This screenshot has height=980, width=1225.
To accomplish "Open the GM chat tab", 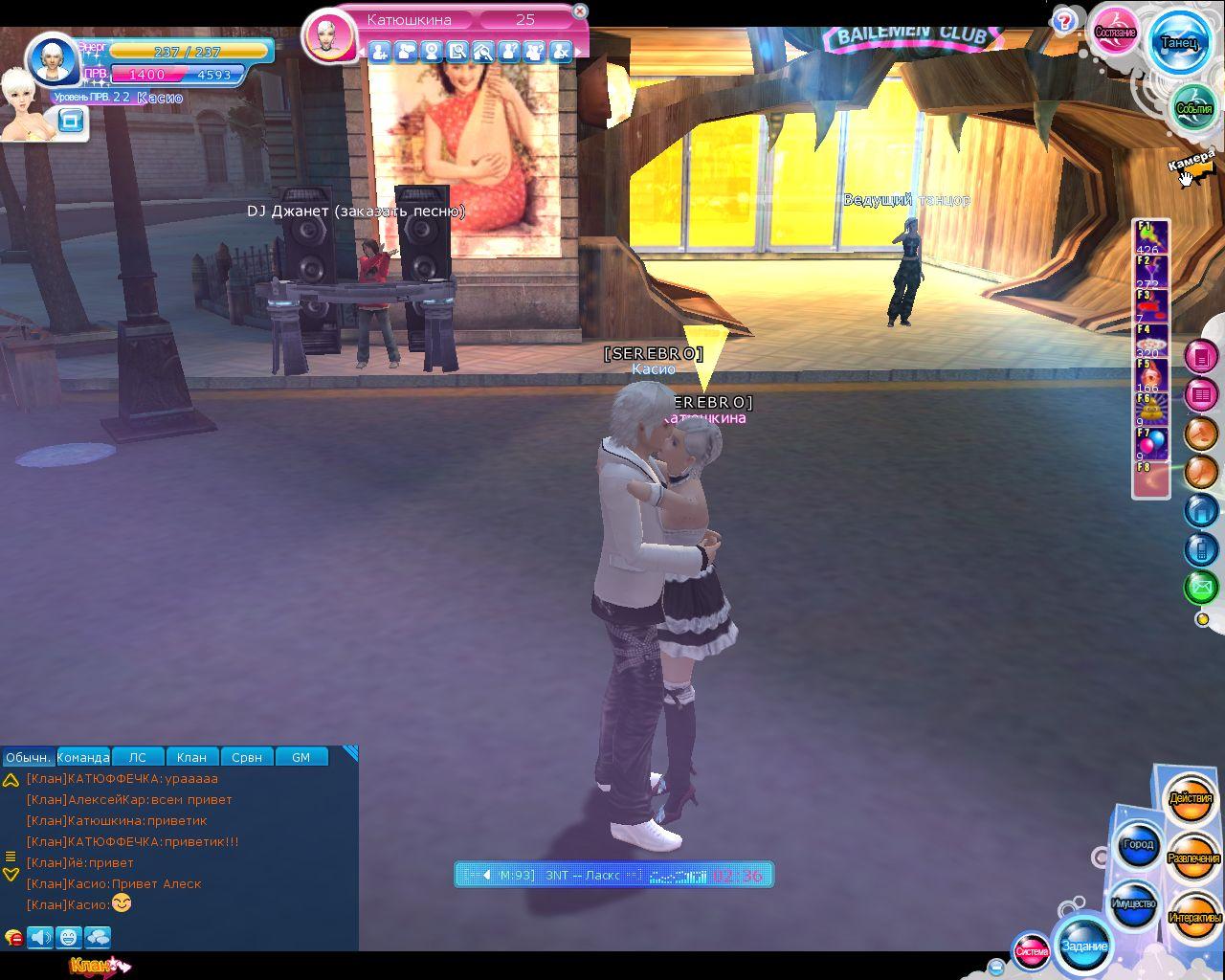I will click(x=301, y=757).
